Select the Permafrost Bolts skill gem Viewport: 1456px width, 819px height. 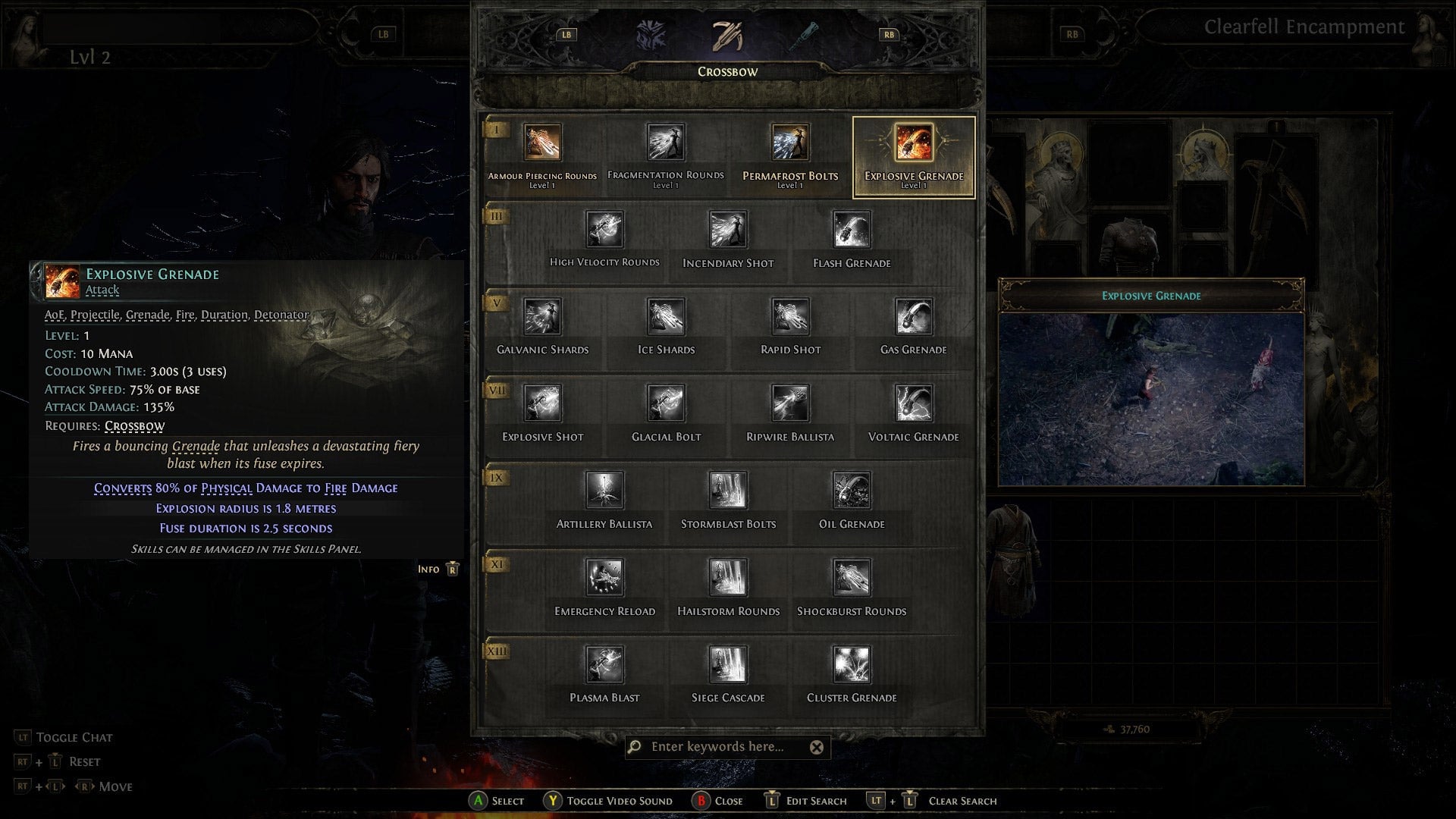point(789,142)
